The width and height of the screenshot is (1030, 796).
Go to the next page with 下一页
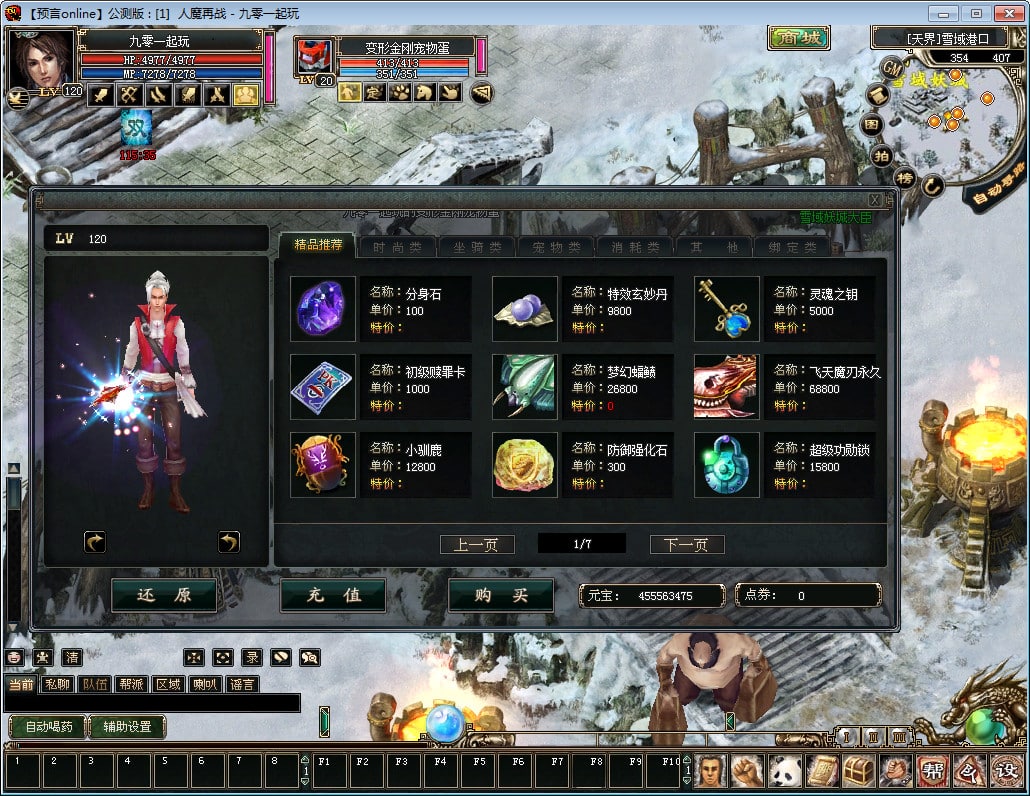687,545
